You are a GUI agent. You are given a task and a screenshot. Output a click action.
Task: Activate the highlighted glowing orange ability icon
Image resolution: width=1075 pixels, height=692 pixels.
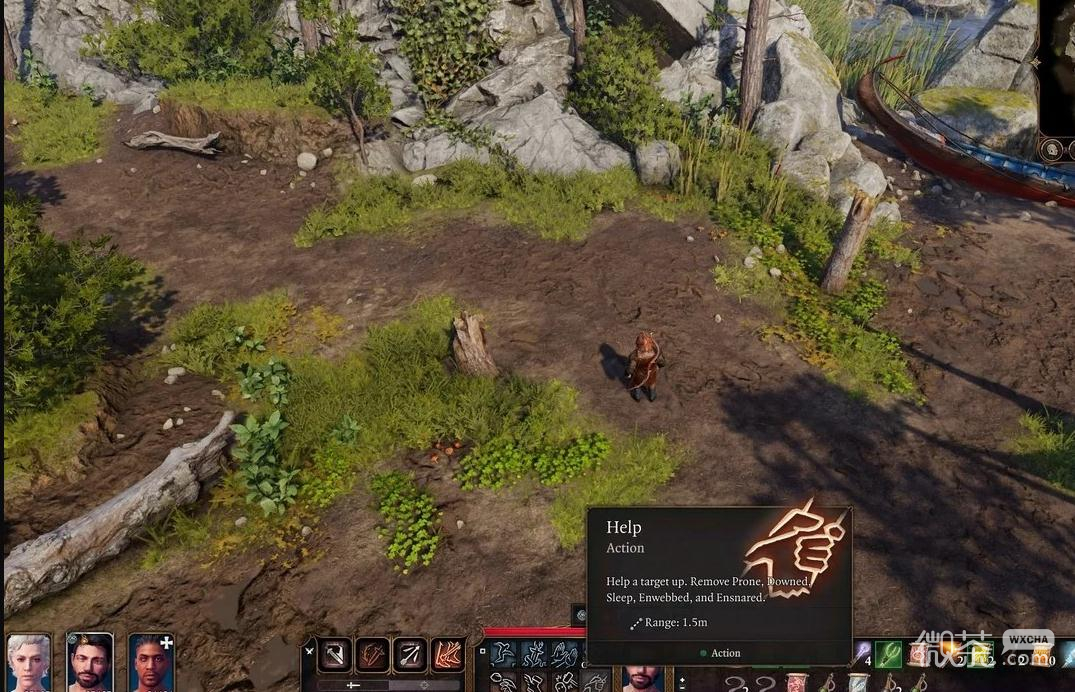pyautogui.click(x=447, y=655)
